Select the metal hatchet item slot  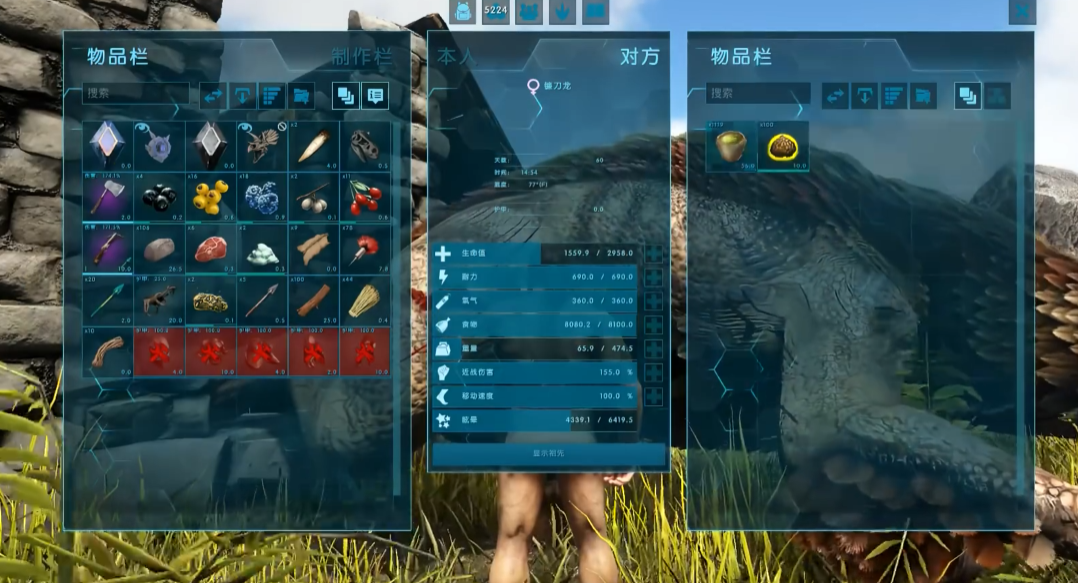(x=108, y=196)
